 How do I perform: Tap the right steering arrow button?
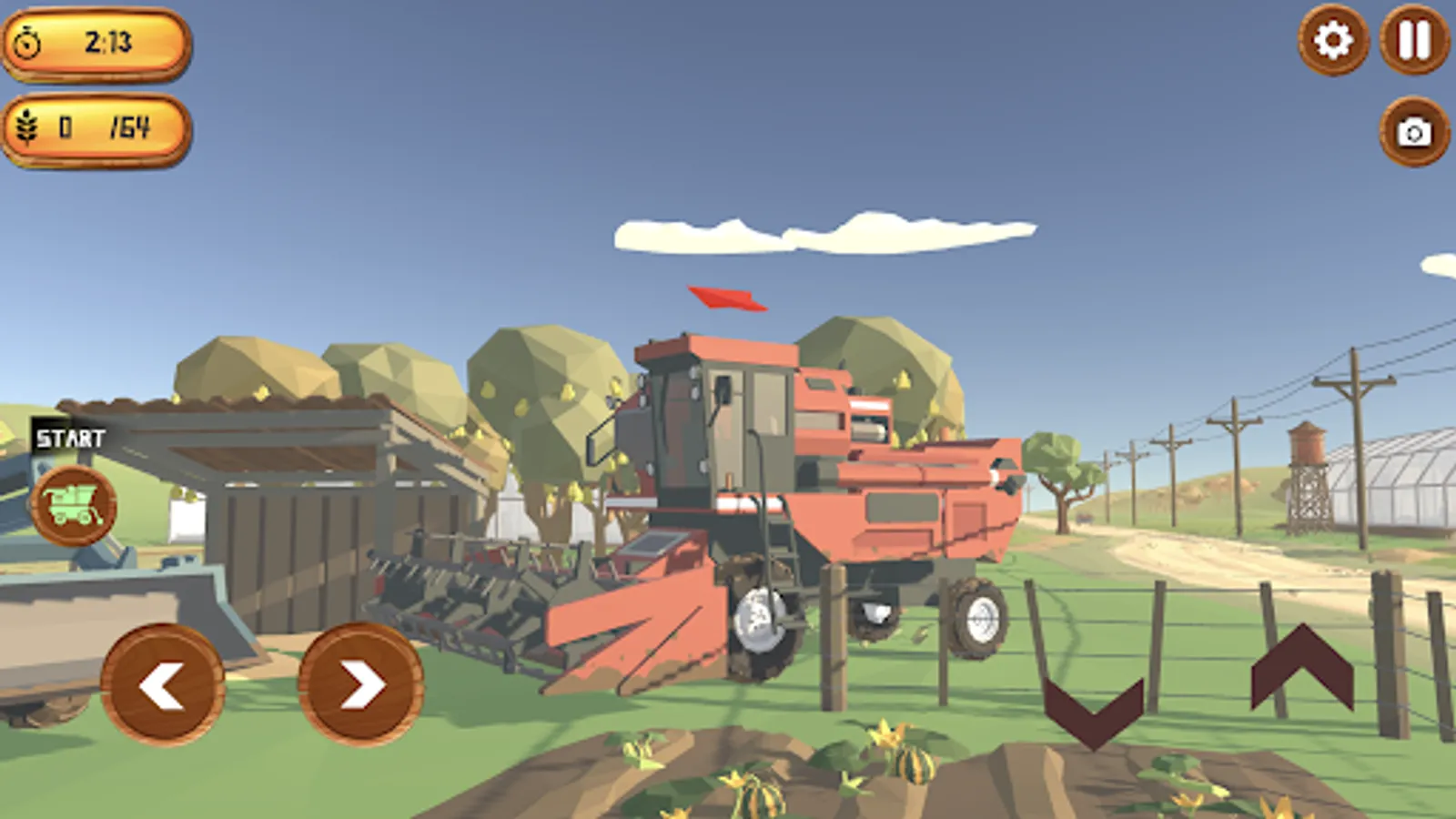(359, 684)
